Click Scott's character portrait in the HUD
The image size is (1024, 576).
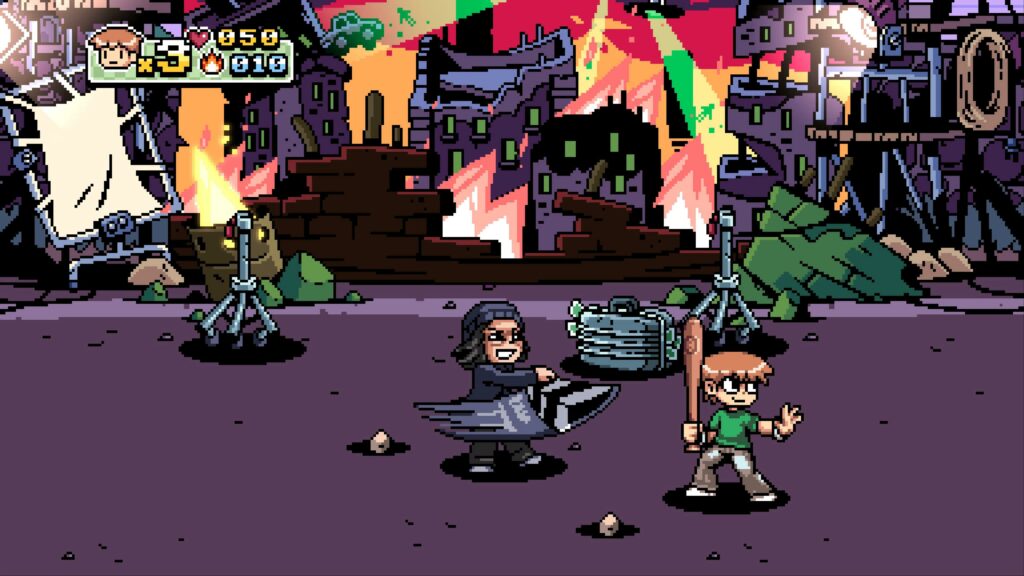click(112, 52)
